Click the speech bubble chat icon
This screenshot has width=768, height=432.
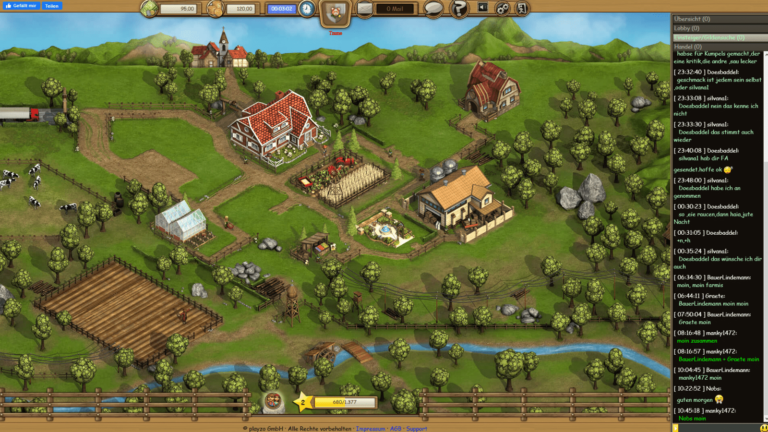tap(433, 9)
